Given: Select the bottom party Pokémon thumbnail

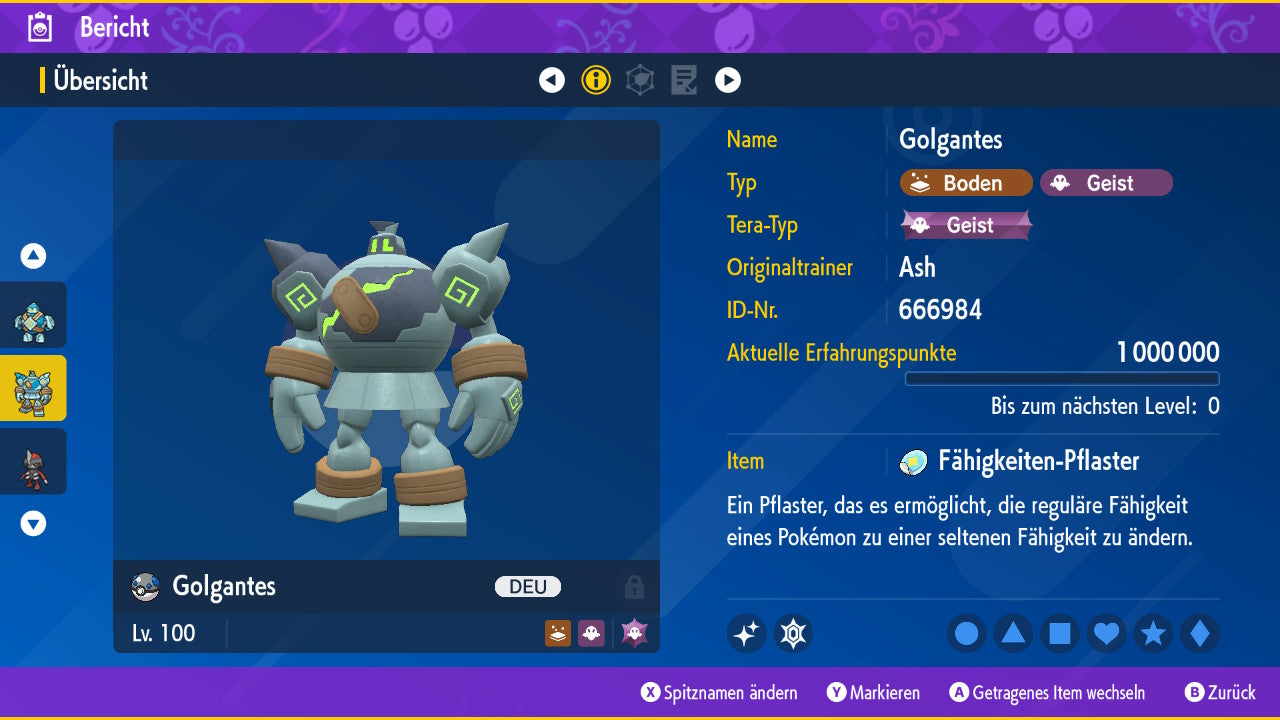Looking at the screenshot, I should [33, 461].
